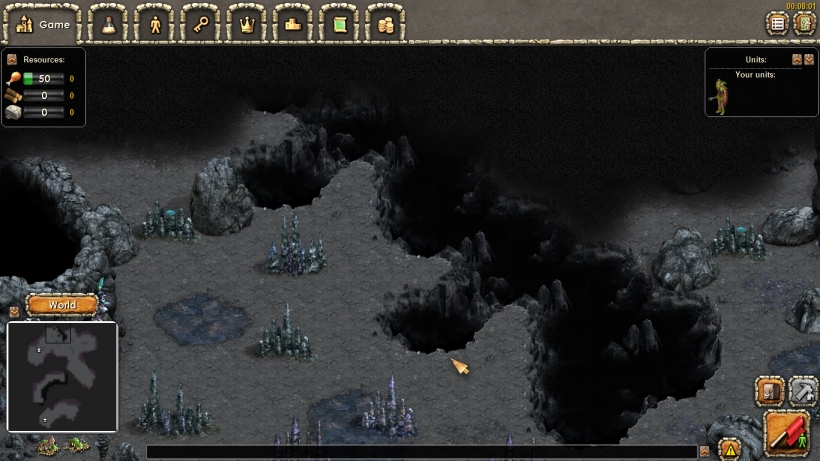
Task: Activate the red flag button
Action: (787, 432)
